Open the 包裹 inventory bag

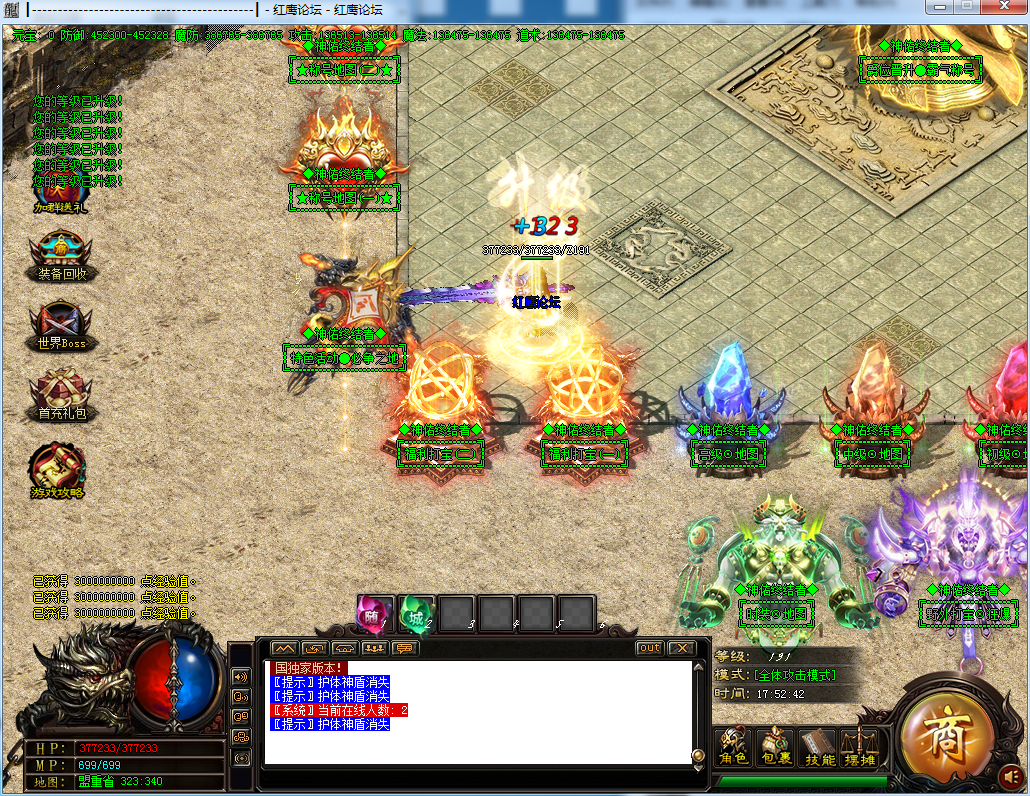tap(776, 747)
